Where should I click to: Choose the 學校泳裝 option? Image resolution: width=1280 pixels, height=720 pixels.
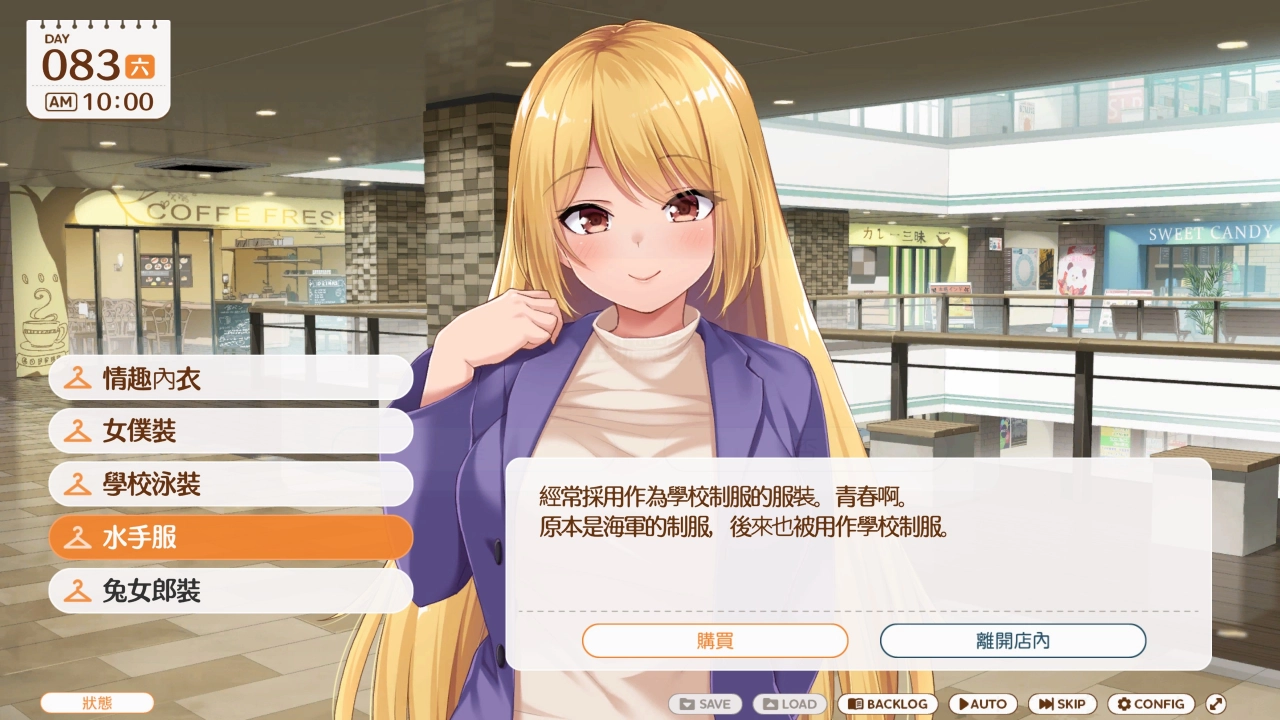tap(230, 485)
